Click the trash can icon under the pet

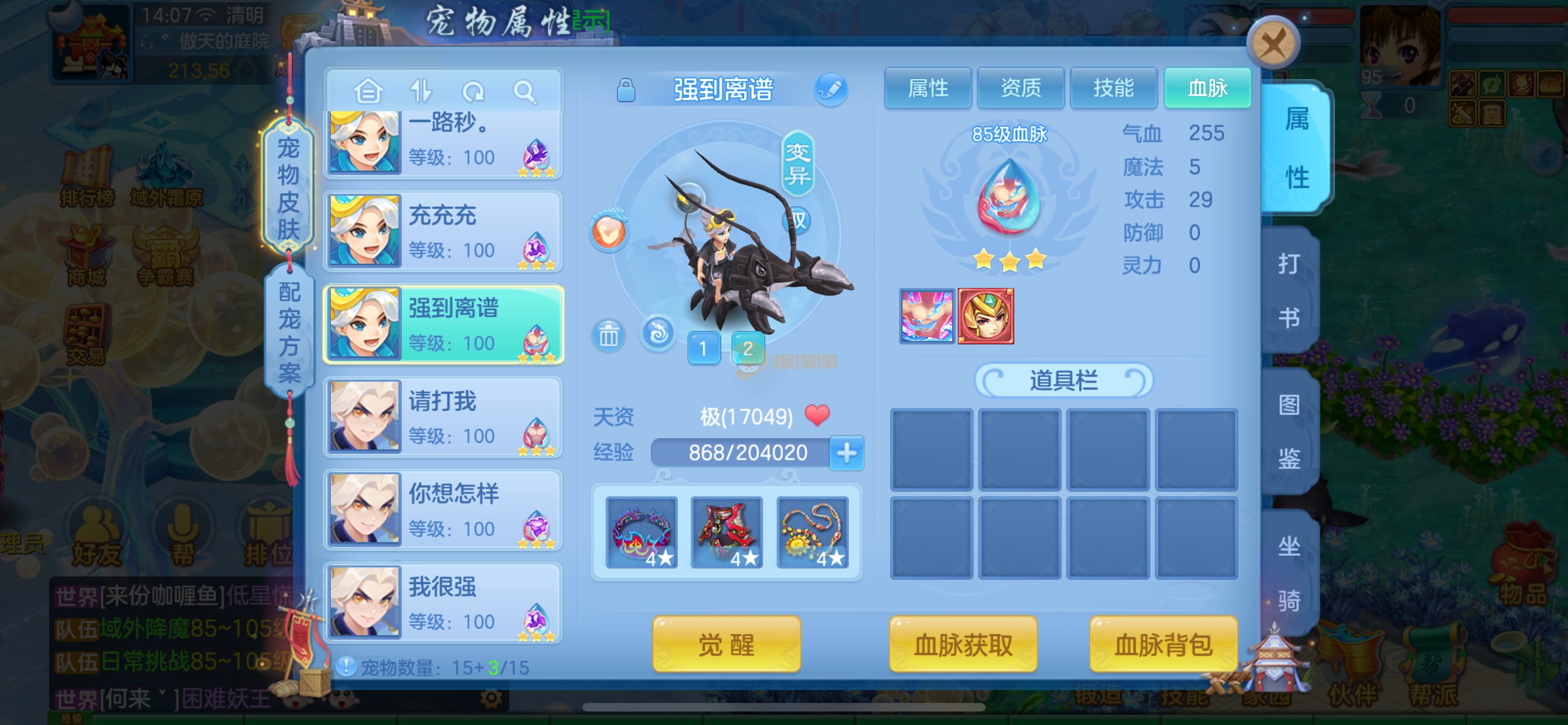pos(608,335)
